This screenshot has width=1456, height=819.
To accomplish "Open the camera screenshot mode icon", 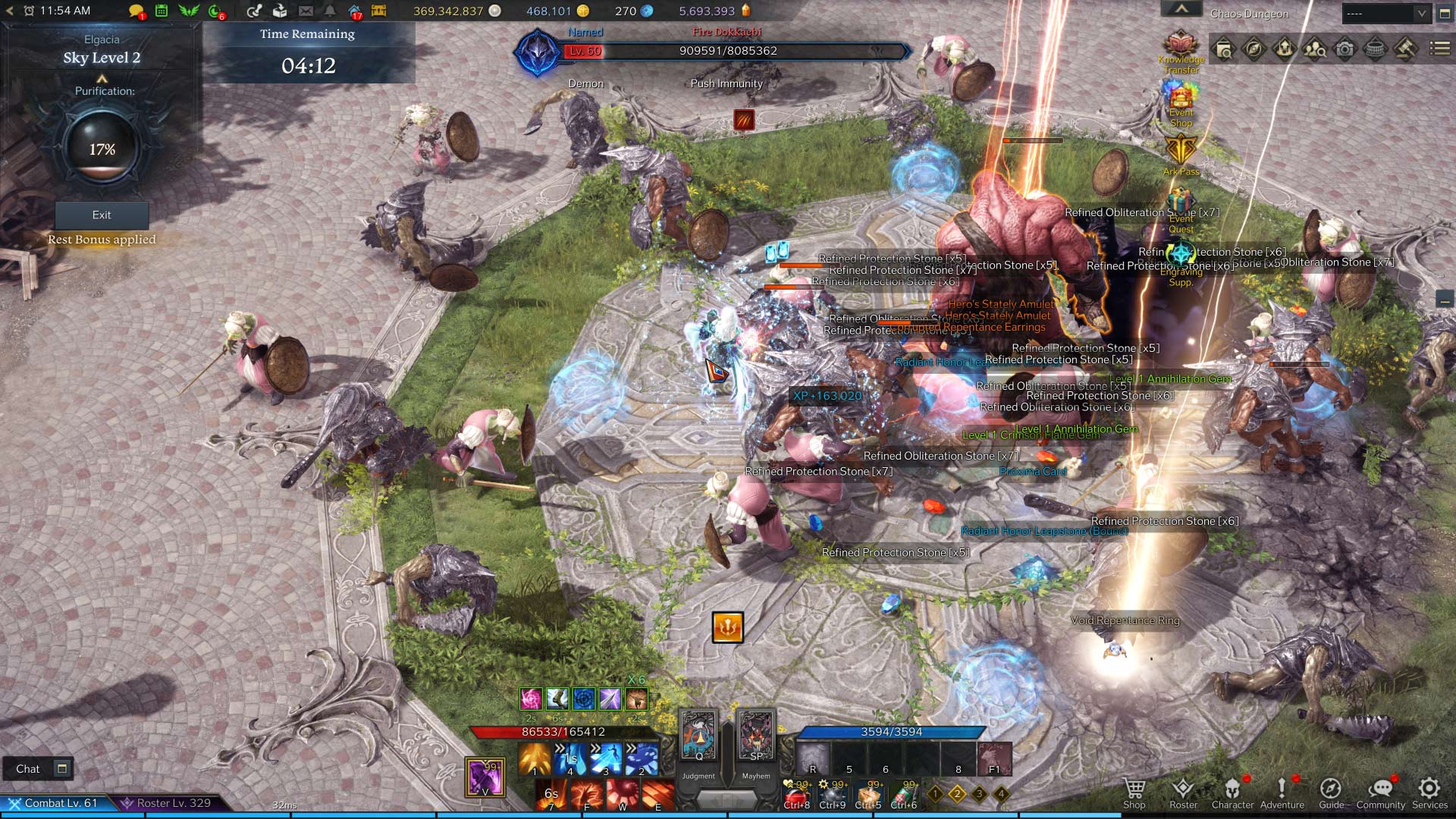I will pos(1345,50).
